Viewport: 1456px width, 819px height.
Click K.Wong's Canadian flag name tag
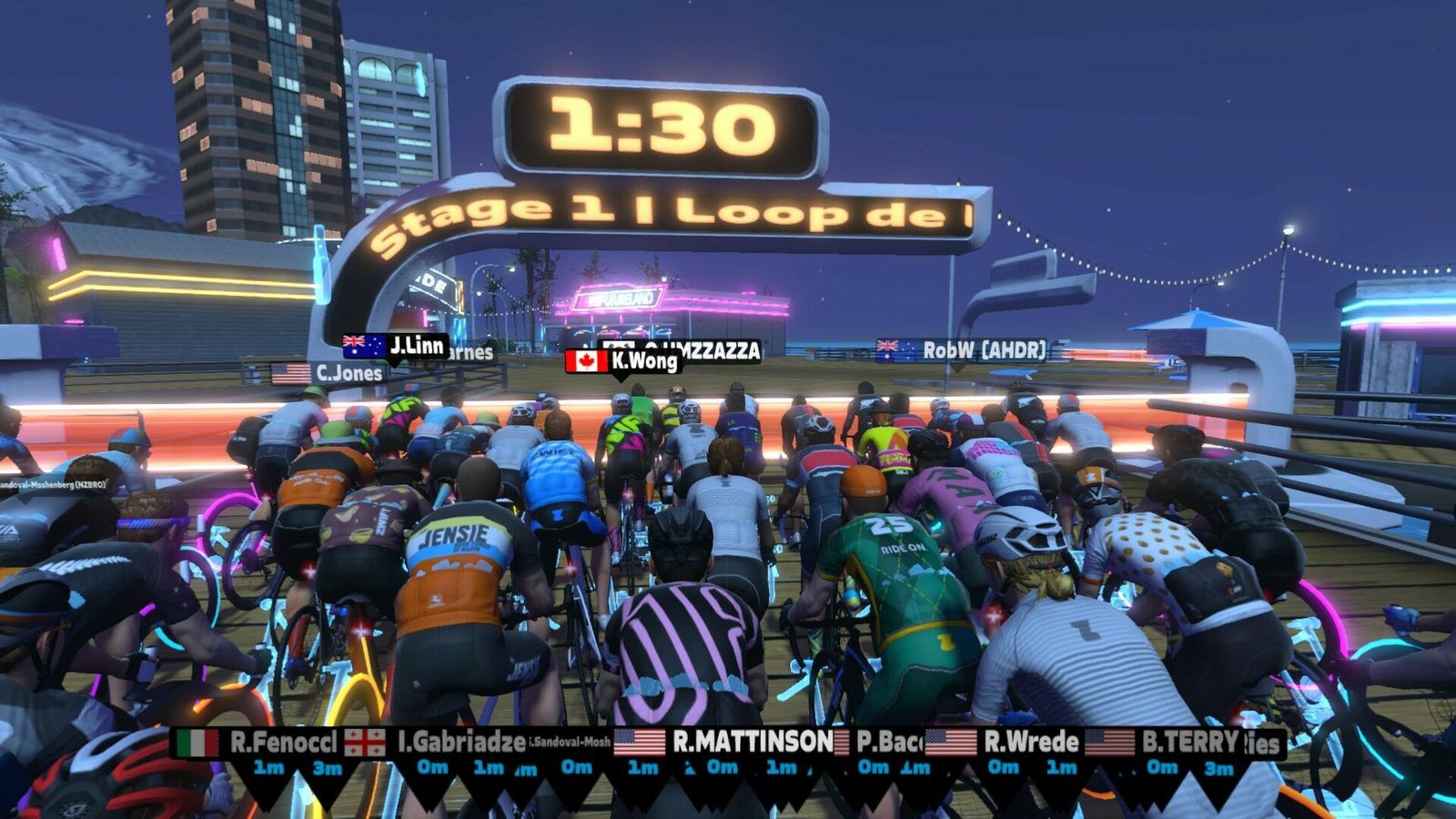(623, 361)
